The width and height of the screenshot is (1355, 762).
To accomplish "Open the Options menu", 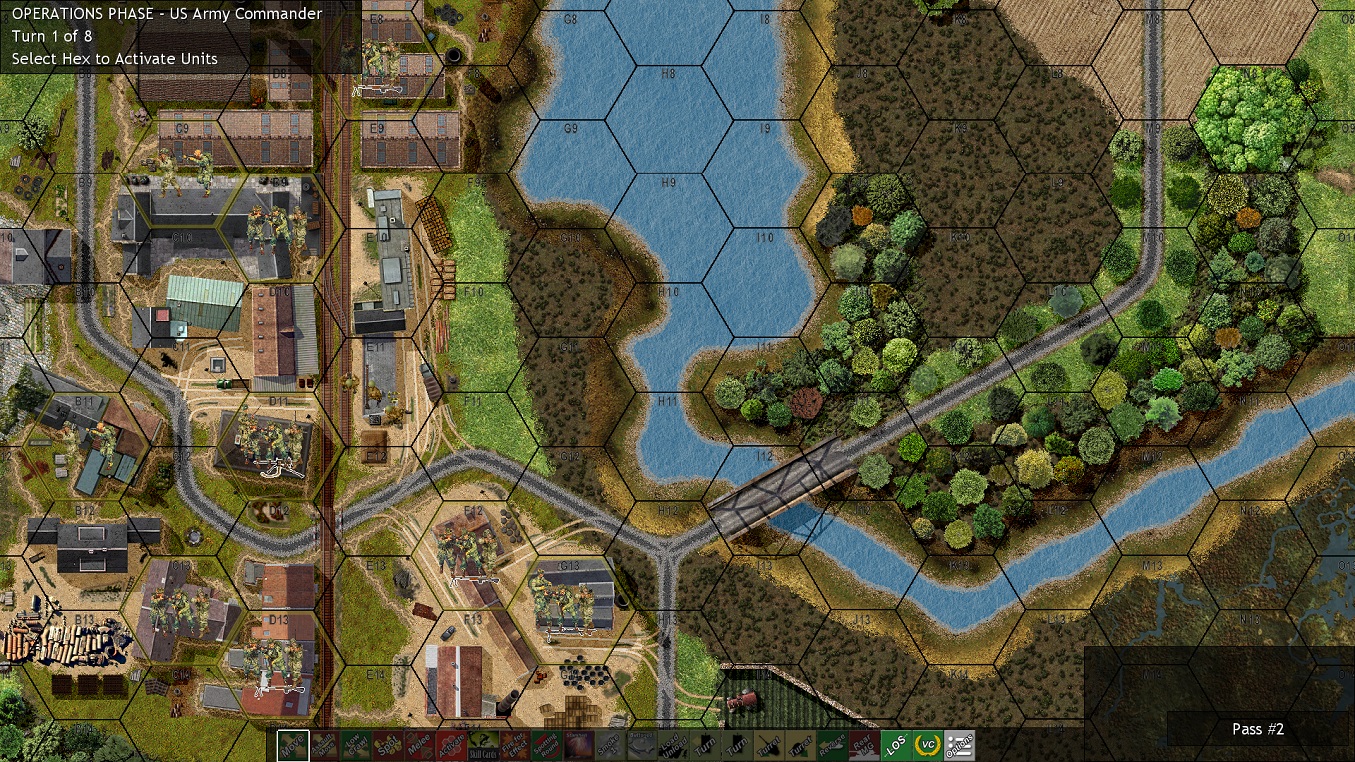I will coord(960,742).
